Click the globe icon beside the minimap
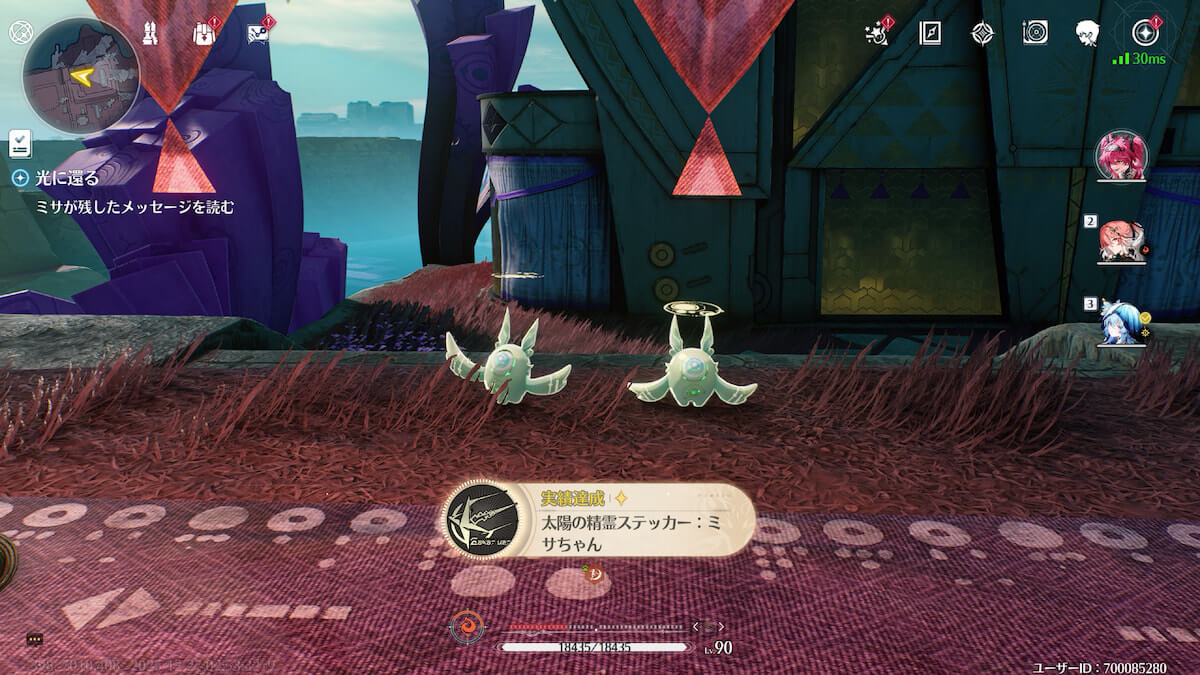Viewport: 1200px width, 675px height. coord(20,32)
